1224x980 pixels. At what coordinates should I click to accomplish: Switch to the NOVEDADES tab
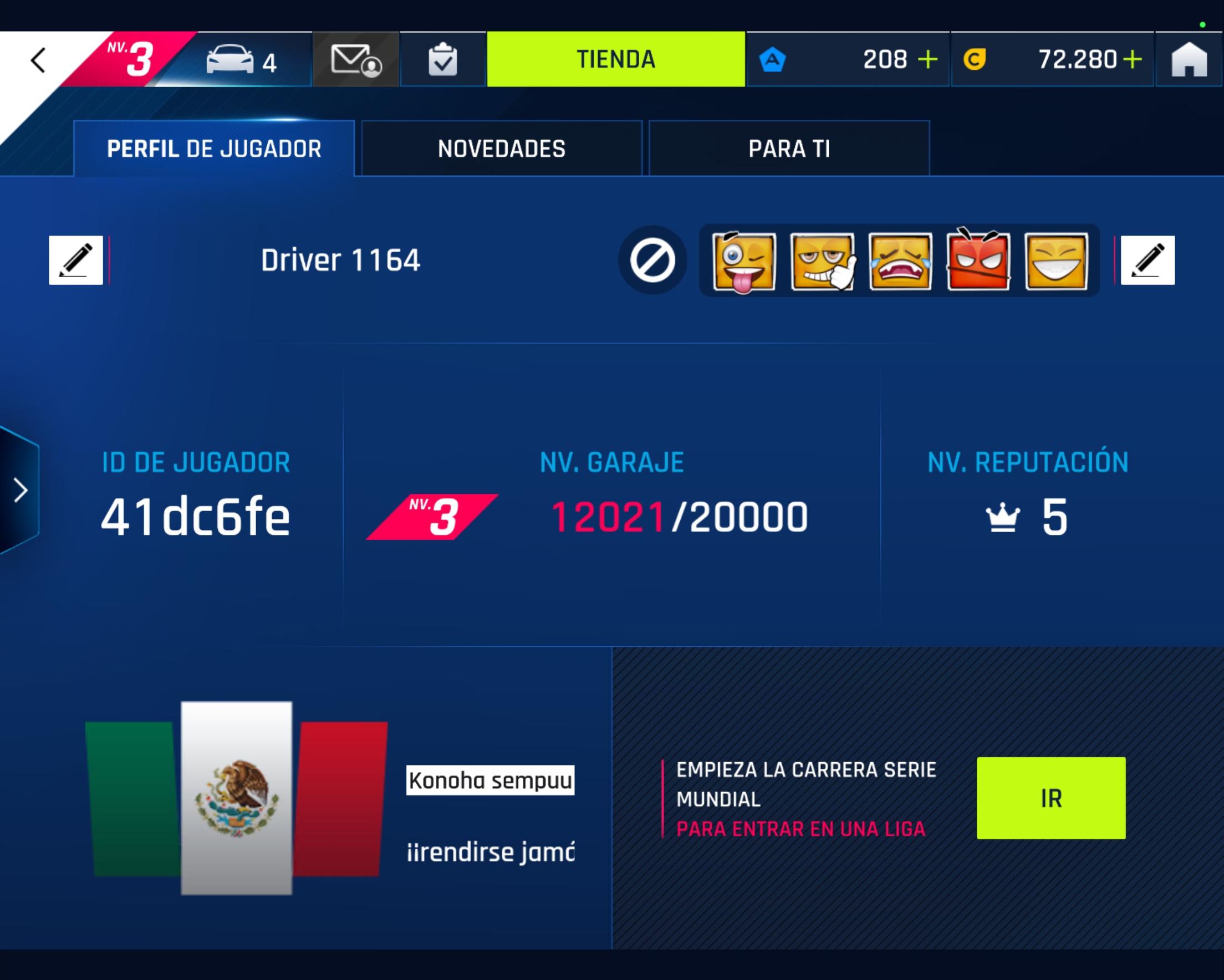pos(501,148)
